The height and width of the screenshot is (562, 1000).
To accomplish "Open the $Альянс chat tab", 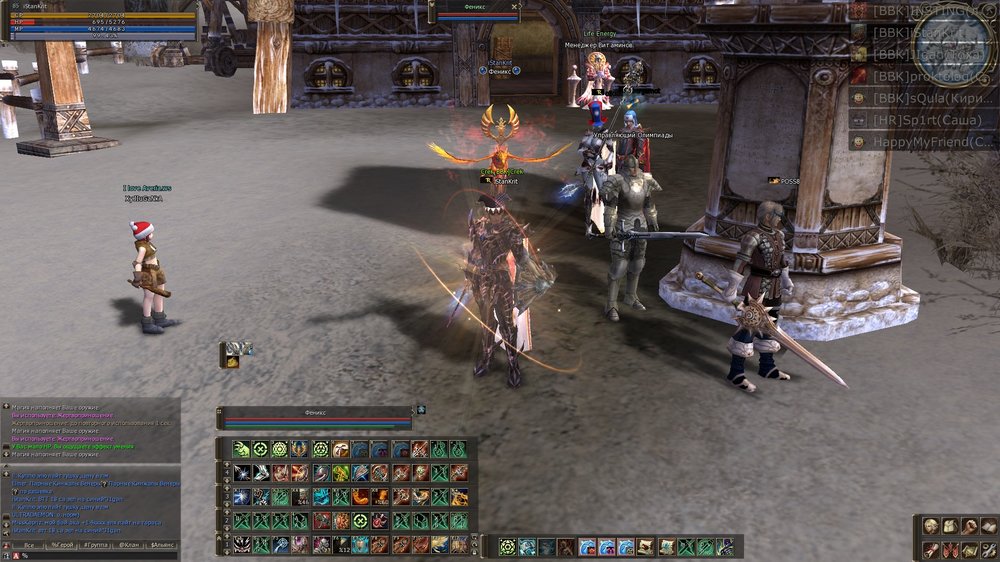I will [162, 546].
